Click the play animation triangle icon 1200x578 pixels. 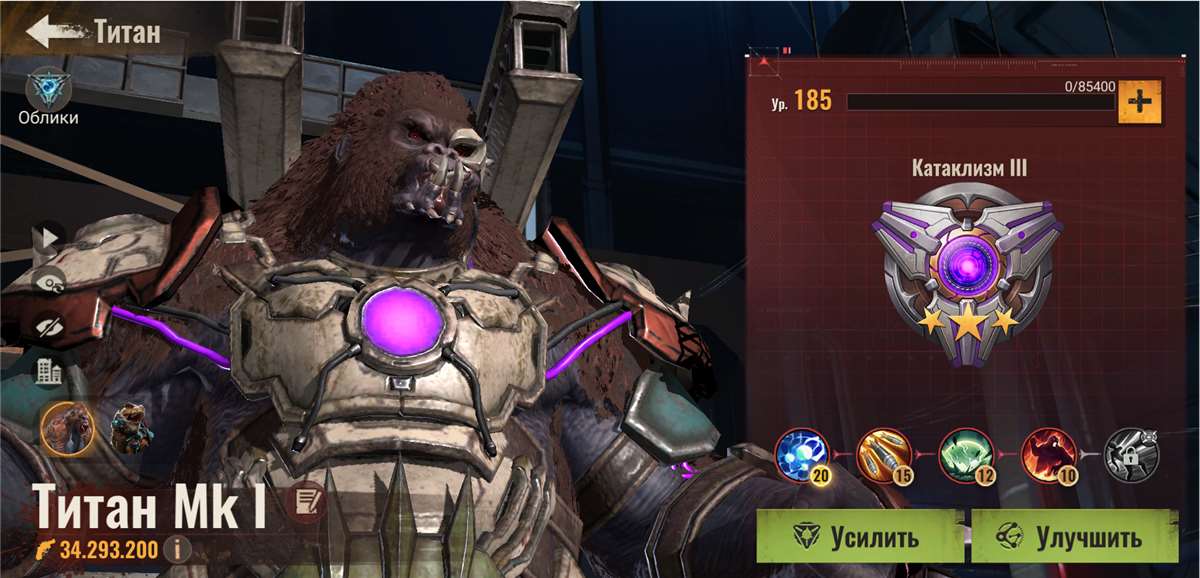click(48, 238)
